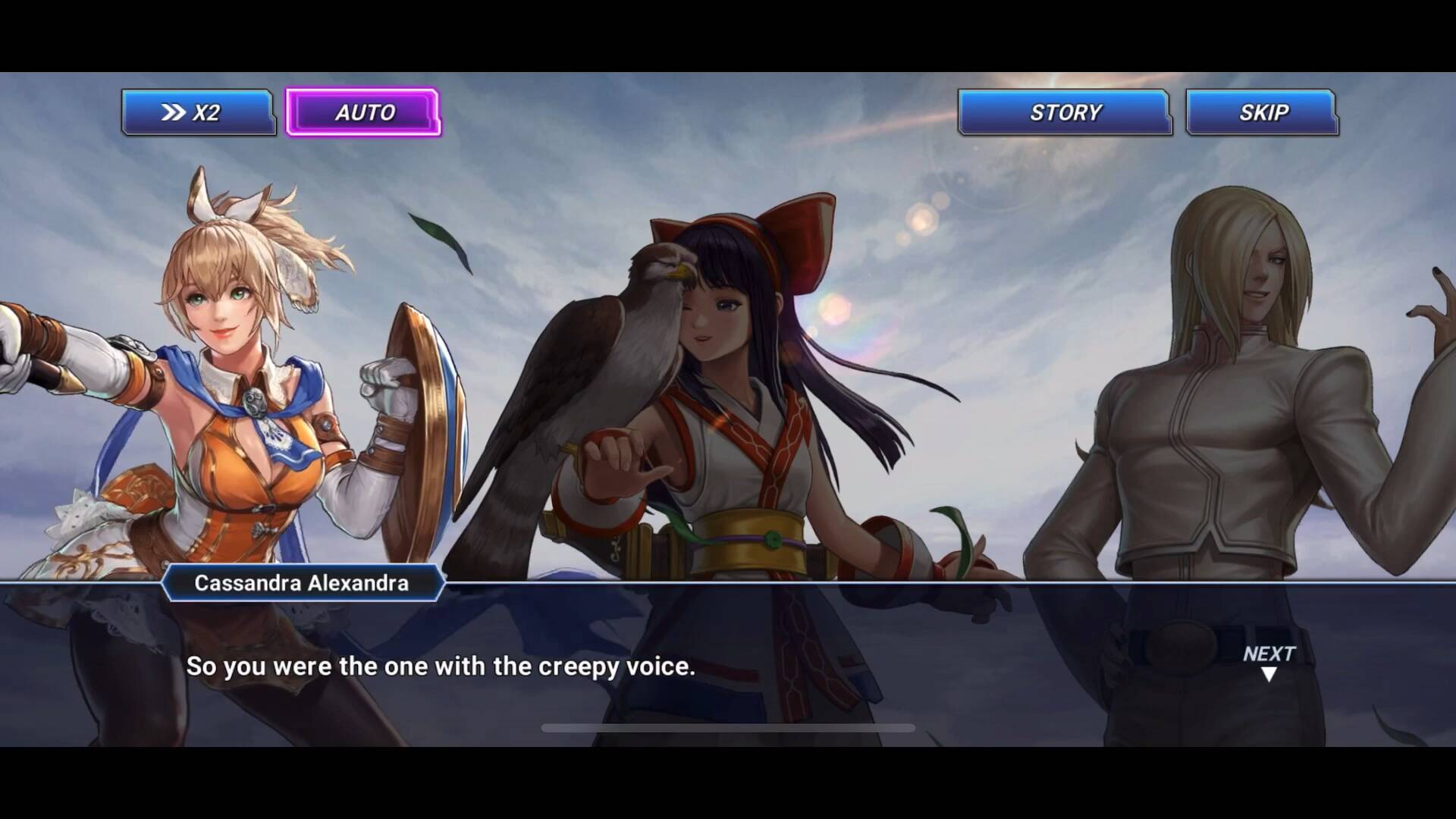The width and height of the screenshot is (1456, 819).
Task: Skip the cutscene with the SKIP button
Action: [x=1262, y=113]
